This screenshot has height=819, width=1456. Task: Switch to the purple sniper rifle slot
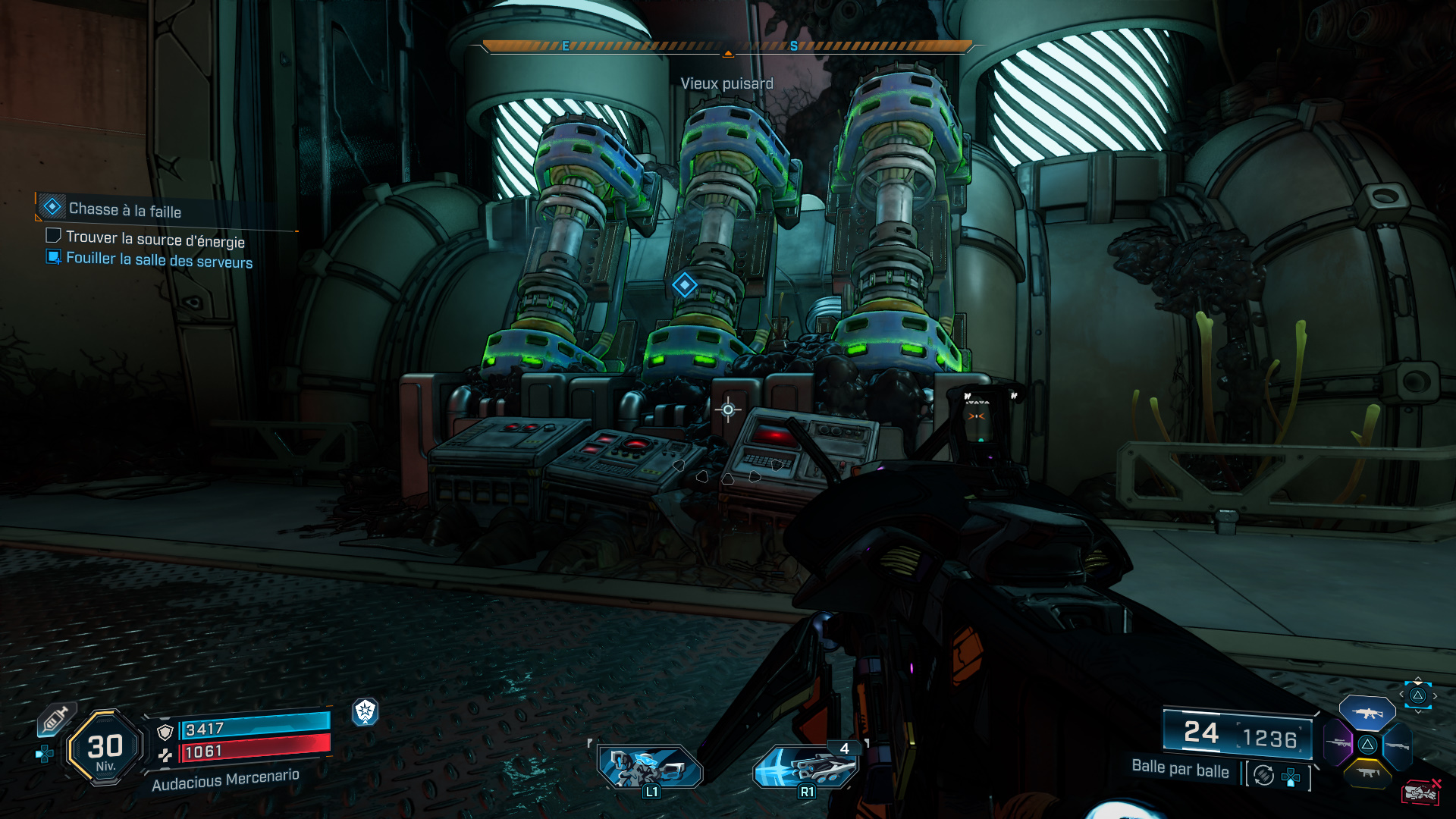[x=1338, y=742]
